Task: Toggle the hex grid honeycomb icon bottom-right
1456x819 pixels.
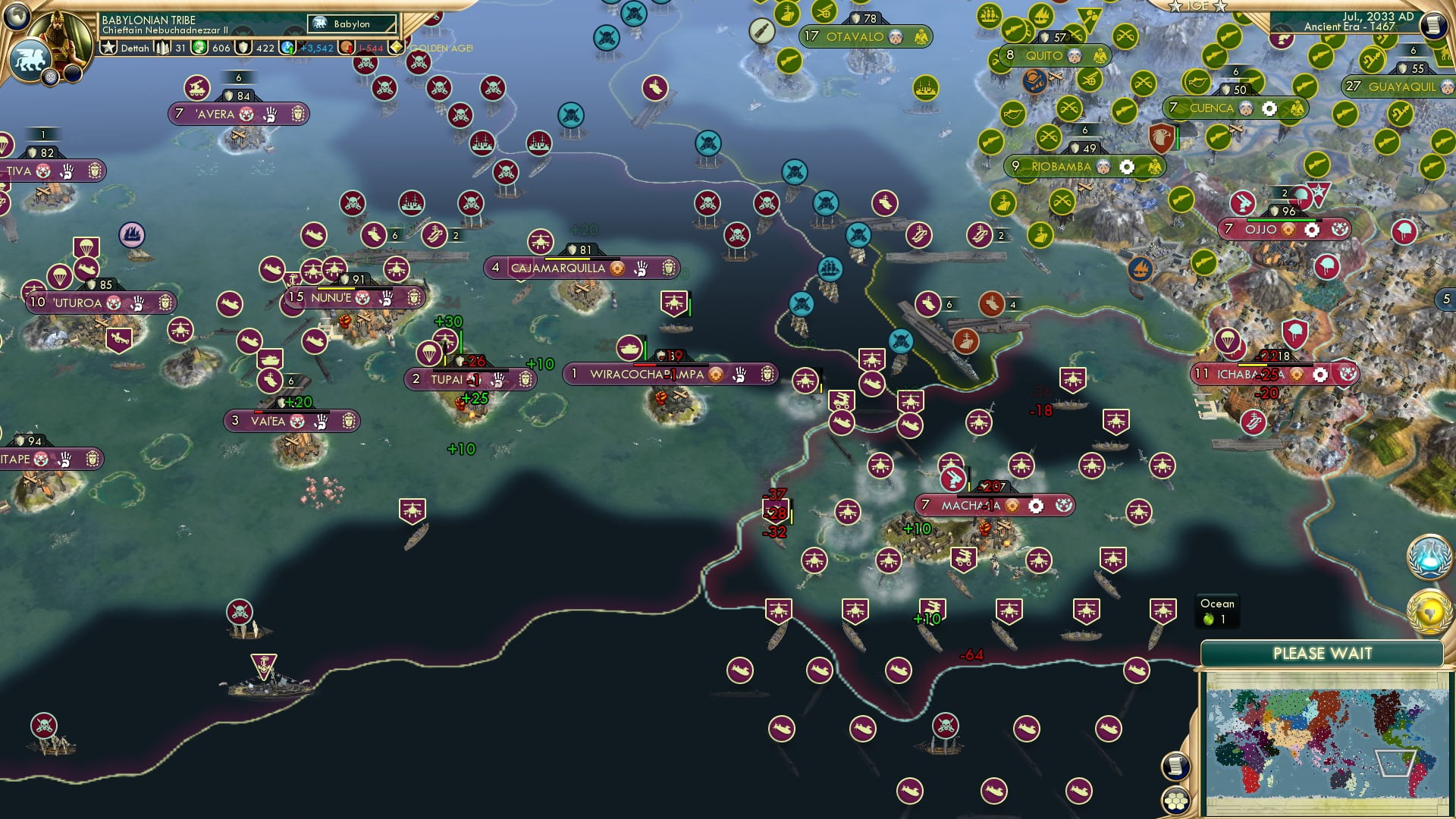Action: coord(1176,802)
